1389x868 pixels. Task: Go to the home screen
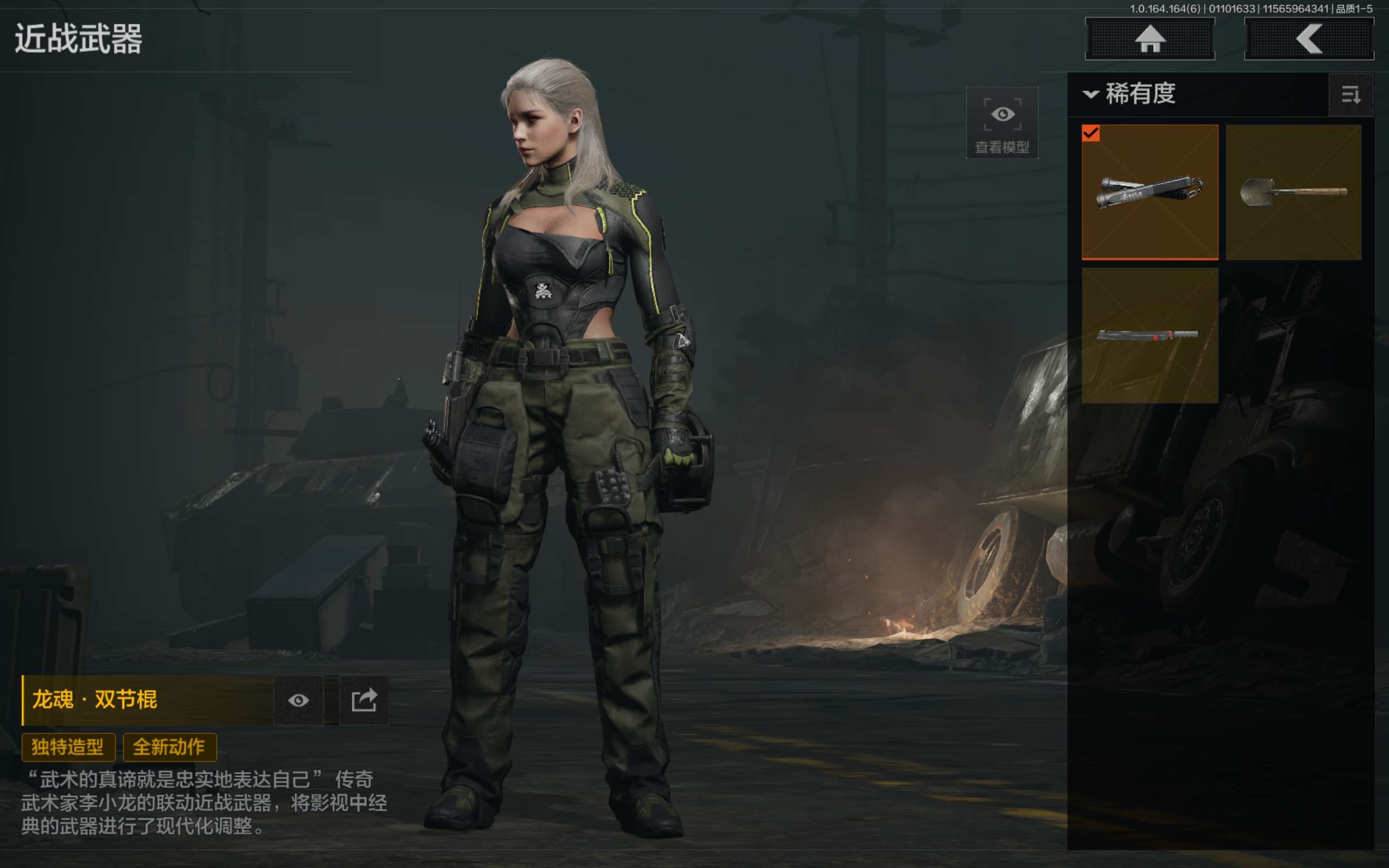[1150, 39]
